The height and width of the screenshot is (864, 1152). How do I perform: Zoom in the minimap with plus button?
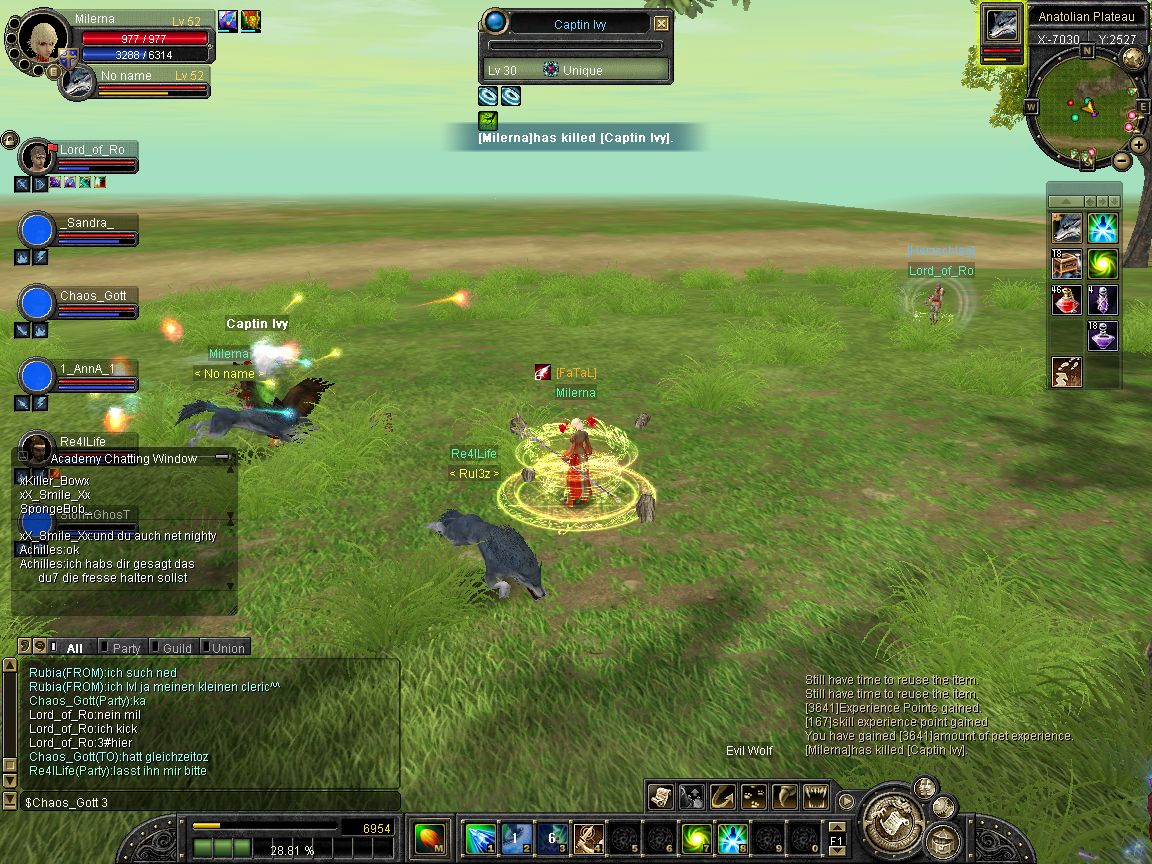pyautogui.click(x=1139, y=144)
